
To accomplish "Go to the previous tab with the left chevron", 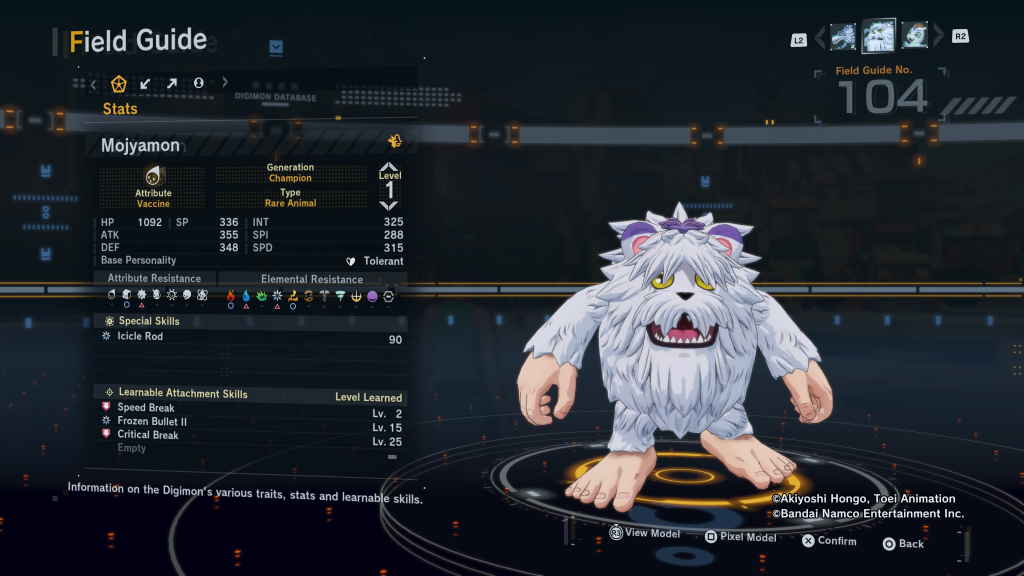I will (x=94, y=83).
